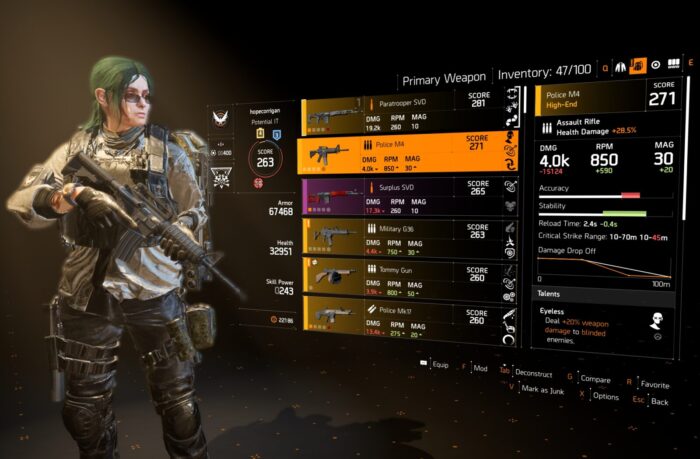Go Back from the inventory
This screenshot has width=700, height=459.
(658, 401)
